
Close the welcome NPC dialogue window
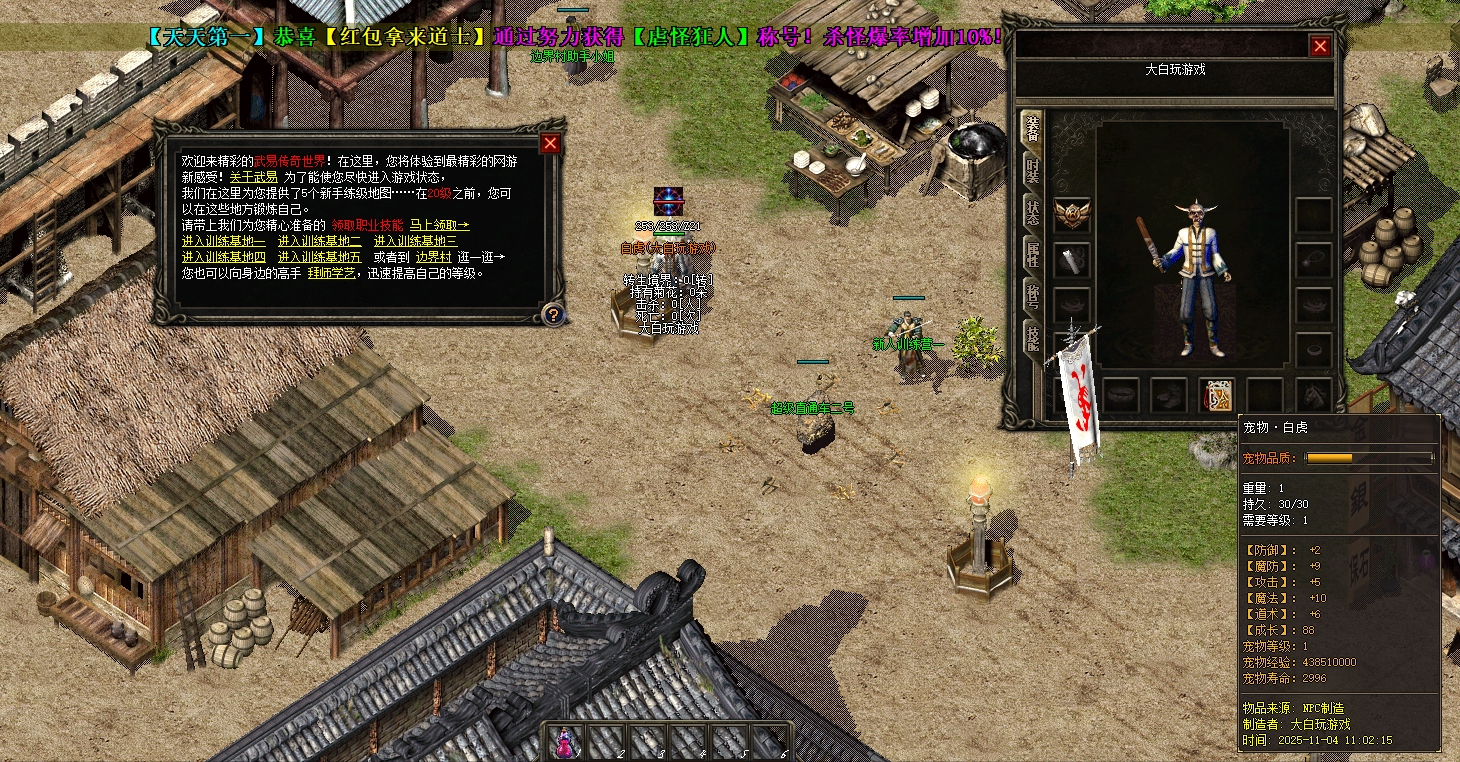[550, 144]
